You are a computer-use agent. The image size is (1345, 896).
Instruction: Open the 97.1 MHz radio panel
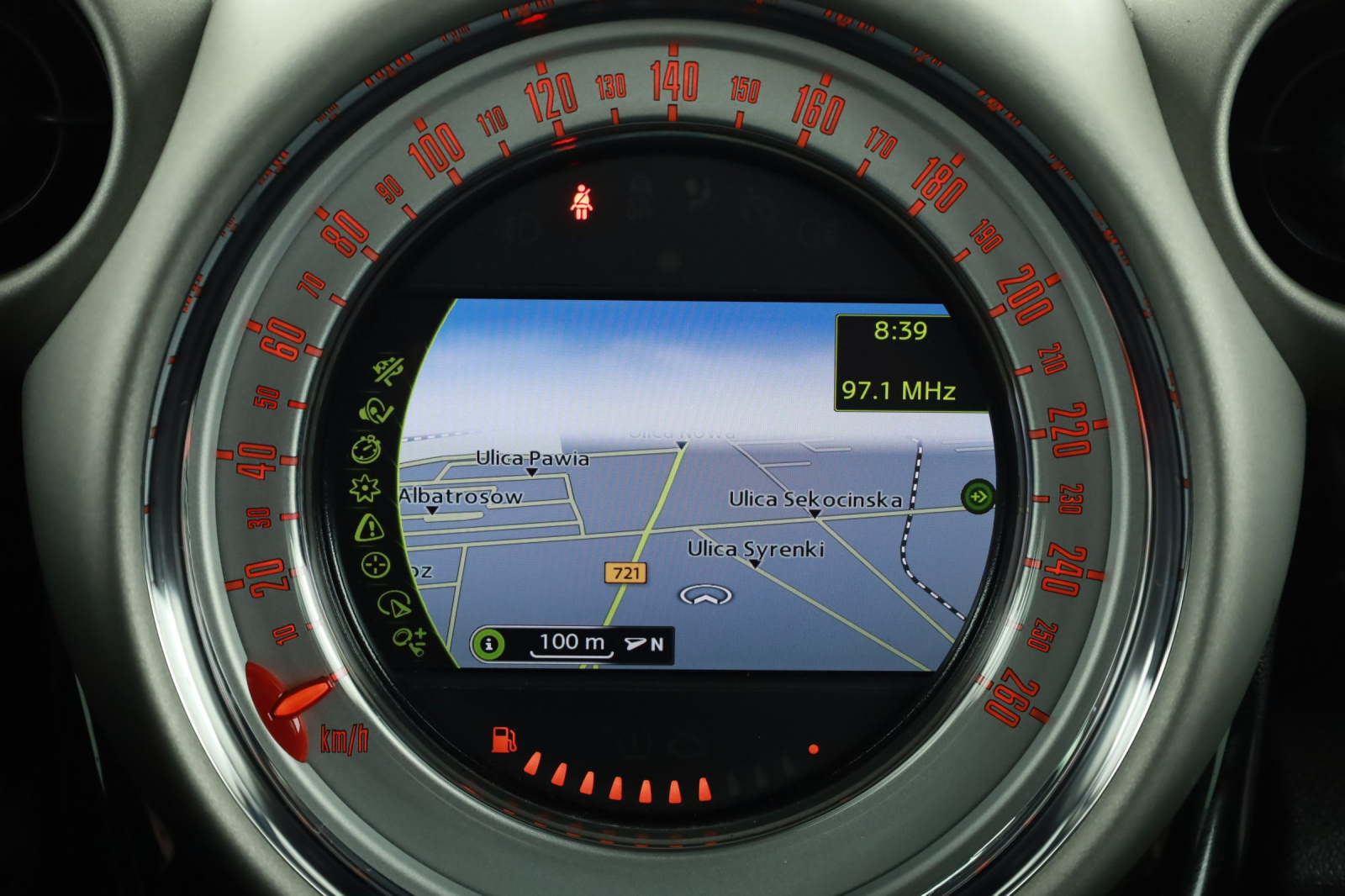click(x=899, y=391)
